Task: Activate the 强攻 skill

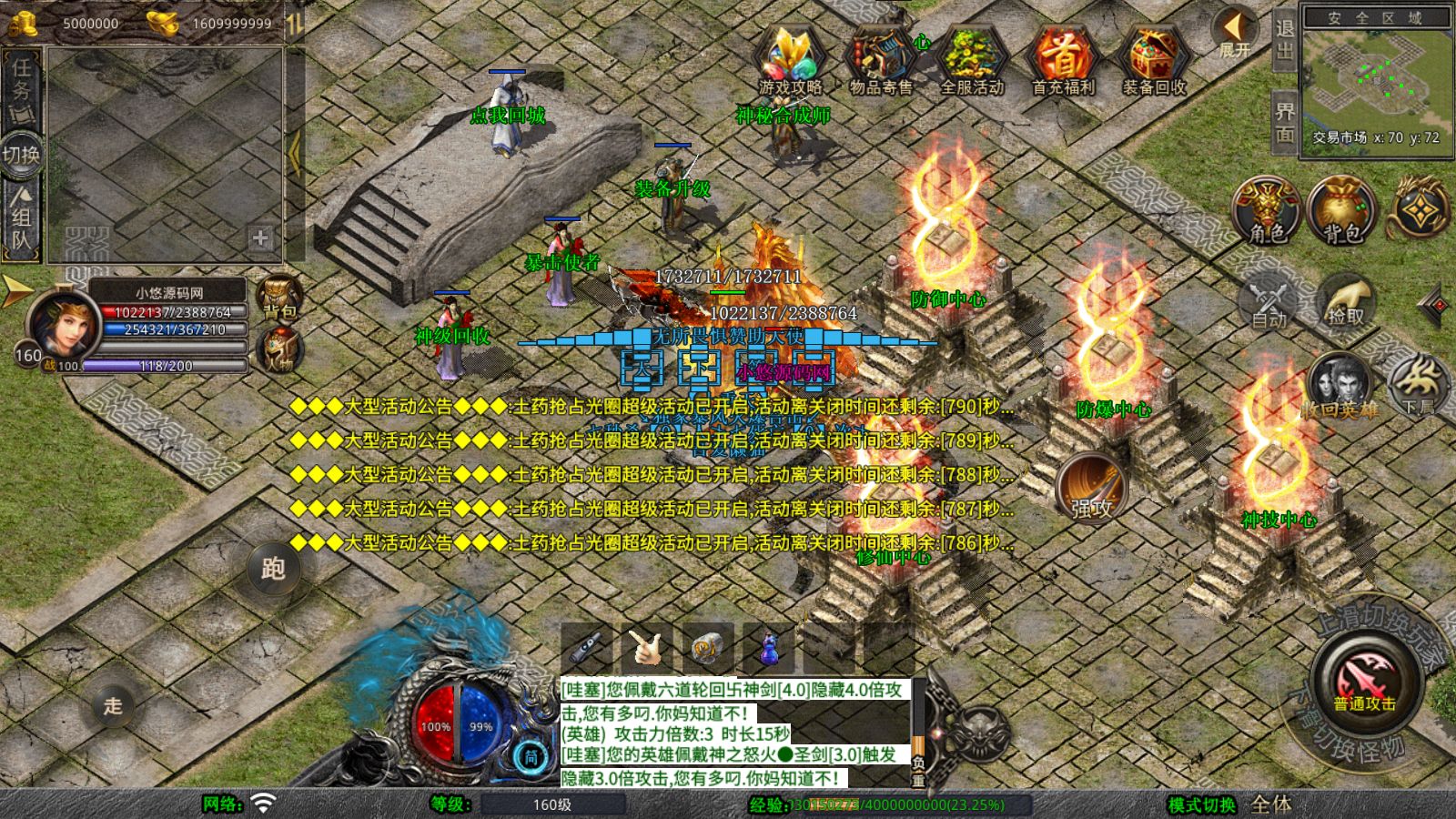Action: [x=1091, y=488]
